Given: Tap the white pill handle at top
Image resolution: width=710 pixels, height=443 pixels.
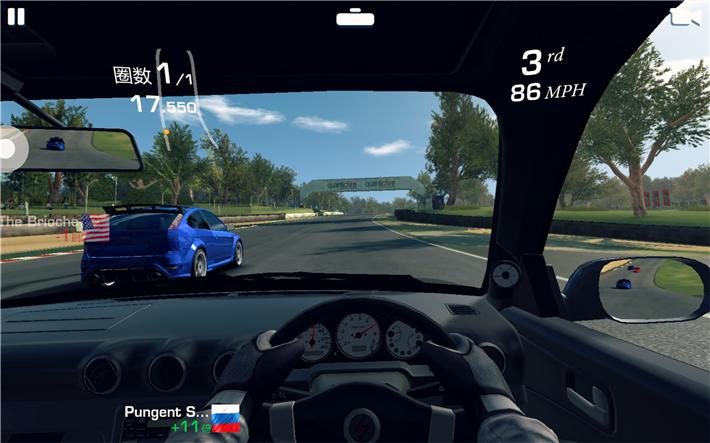Looking at the screenshot, I should [x=355, y=18].
